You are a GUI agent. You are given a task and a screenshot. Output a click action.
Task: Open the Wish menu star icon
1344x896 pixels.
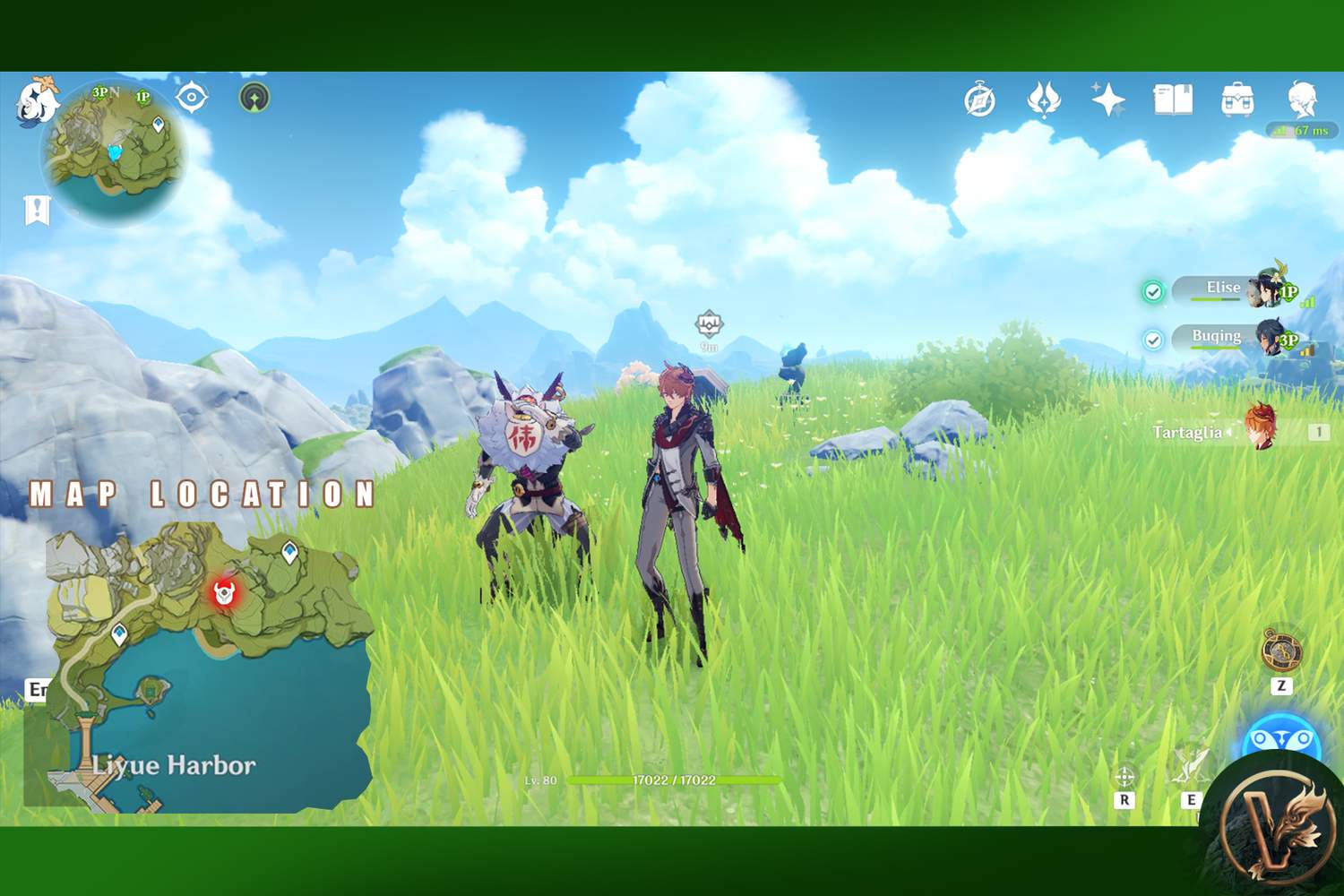tap(1107, 100)
